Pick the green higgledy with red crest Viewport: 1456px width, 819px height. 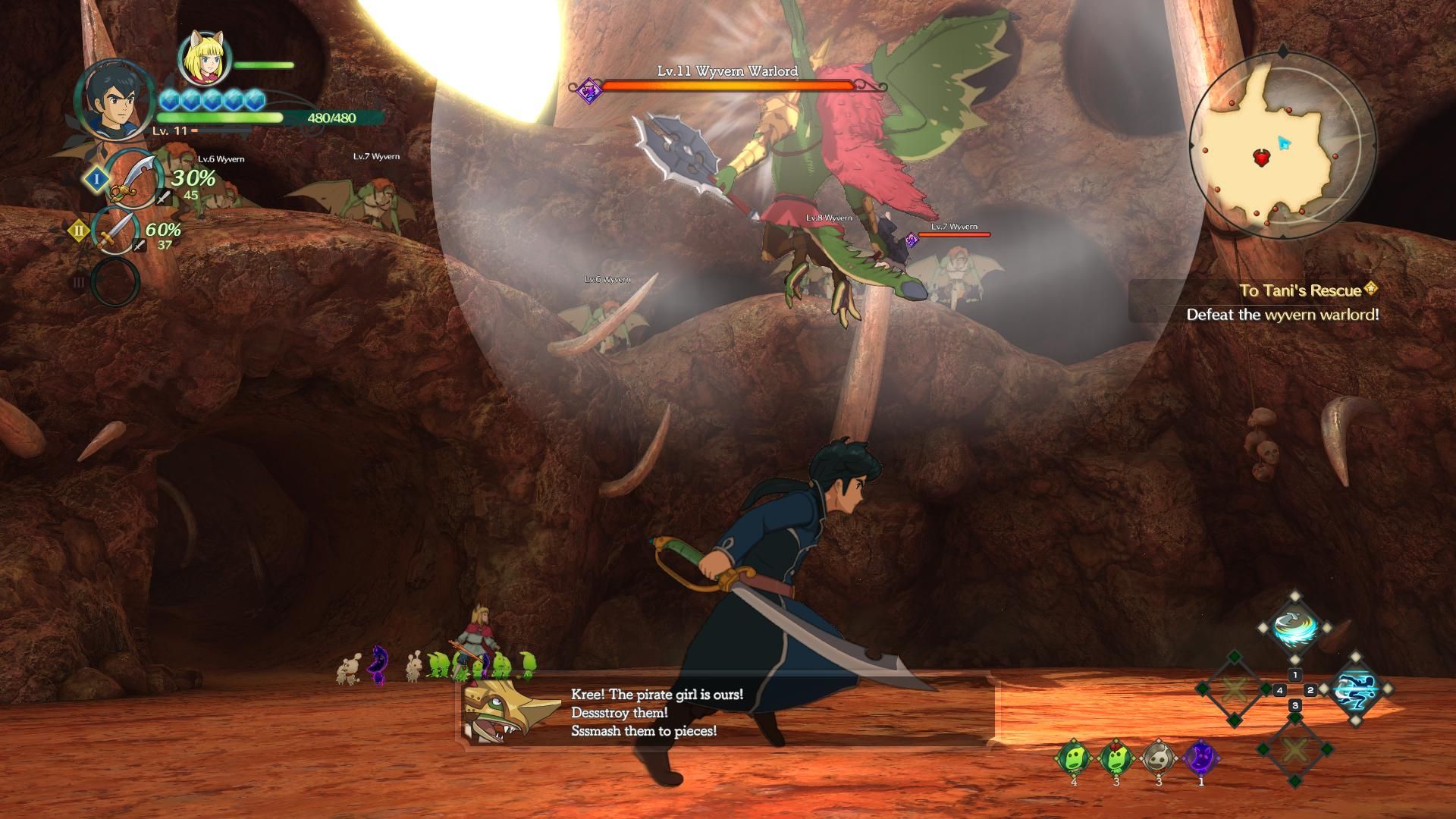pos(1116,758)
